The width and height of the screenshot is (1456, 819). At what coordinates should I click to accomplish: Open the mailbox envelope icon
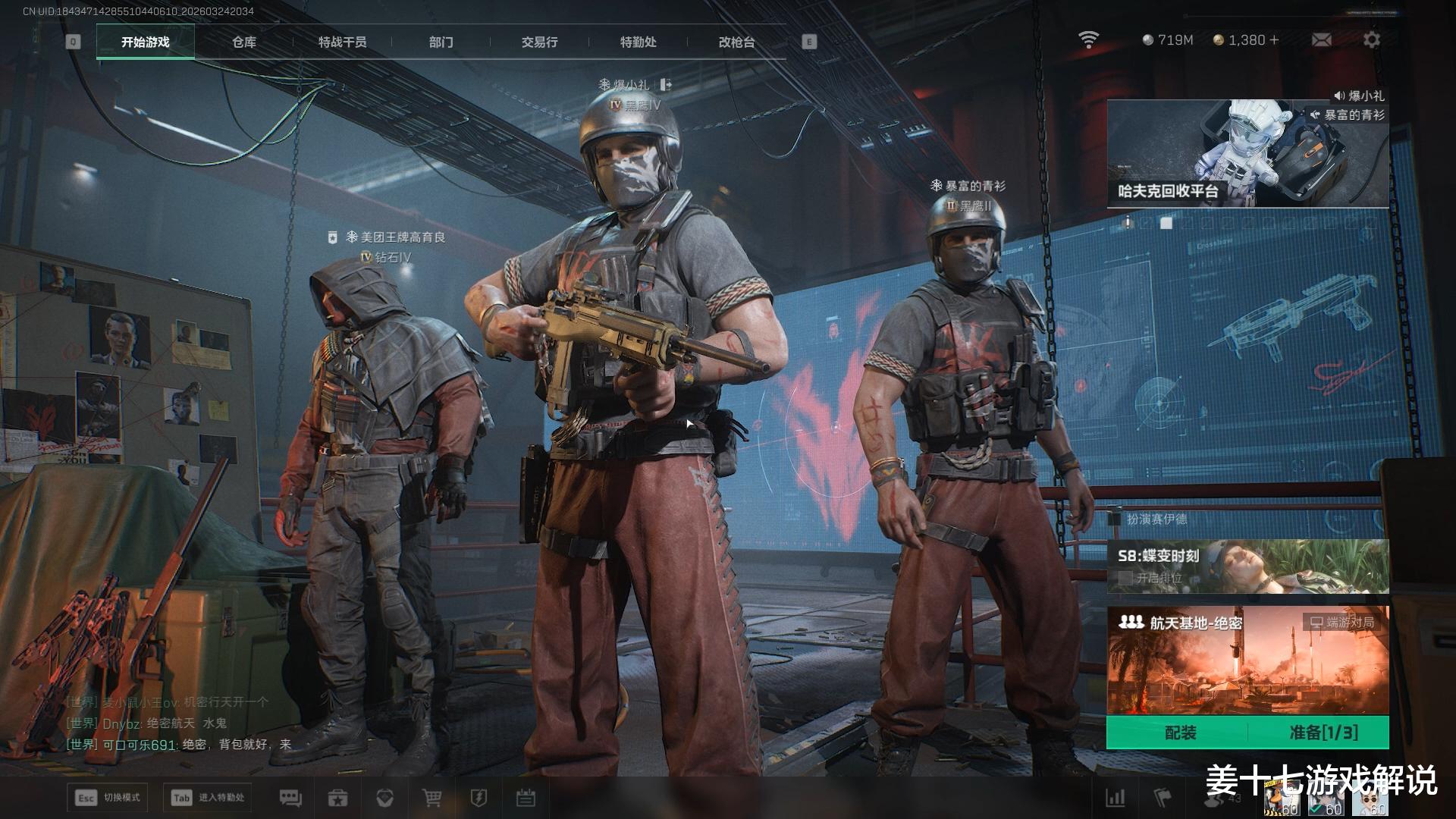click(1321, 40)
